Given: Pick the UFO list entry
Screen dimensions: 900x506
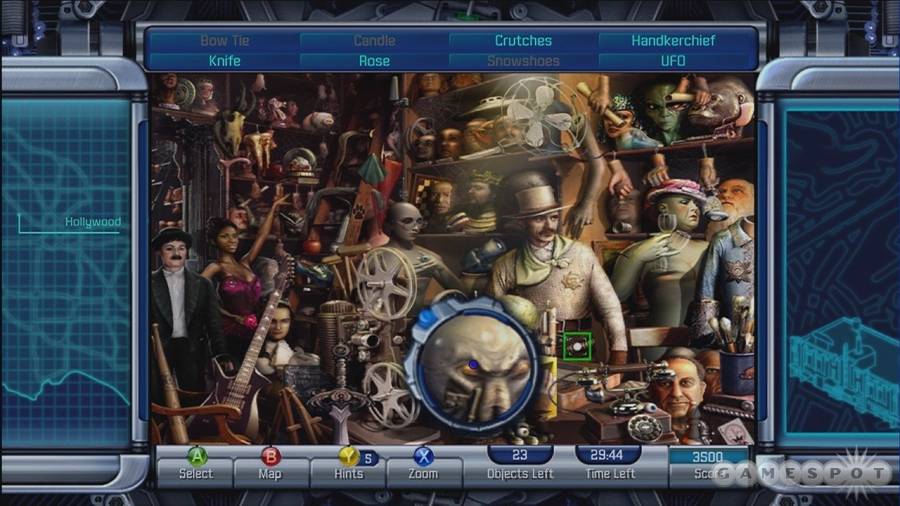Looking at the screenshot, I should [x=673, y=61].
